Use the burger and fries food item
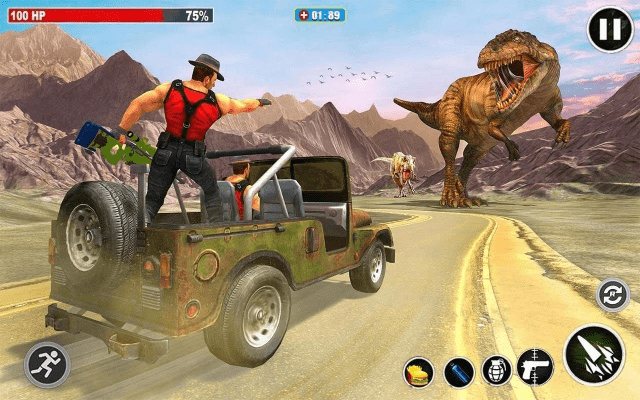This screenshot has height=400, width=640. (419, 372)
